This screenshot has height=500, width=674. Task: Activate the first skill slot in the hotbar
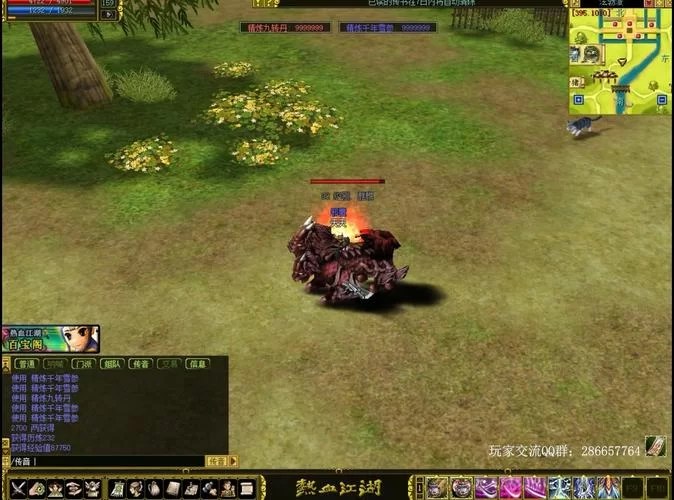pyautogui.click(x=436, y=487)
